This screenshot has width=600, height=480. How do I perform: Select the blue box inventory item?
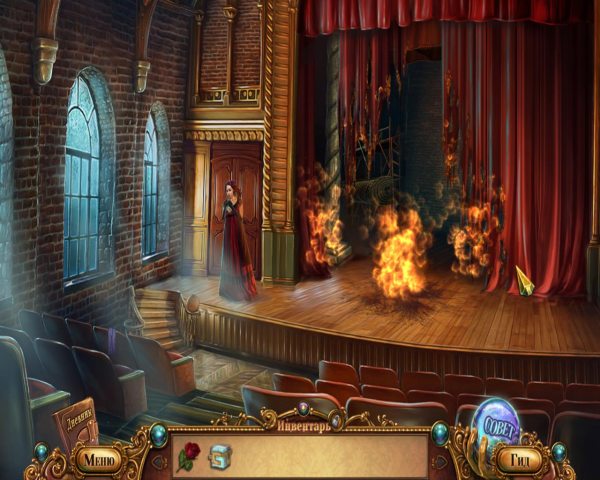pyautogui.click(x=218, y=458)
